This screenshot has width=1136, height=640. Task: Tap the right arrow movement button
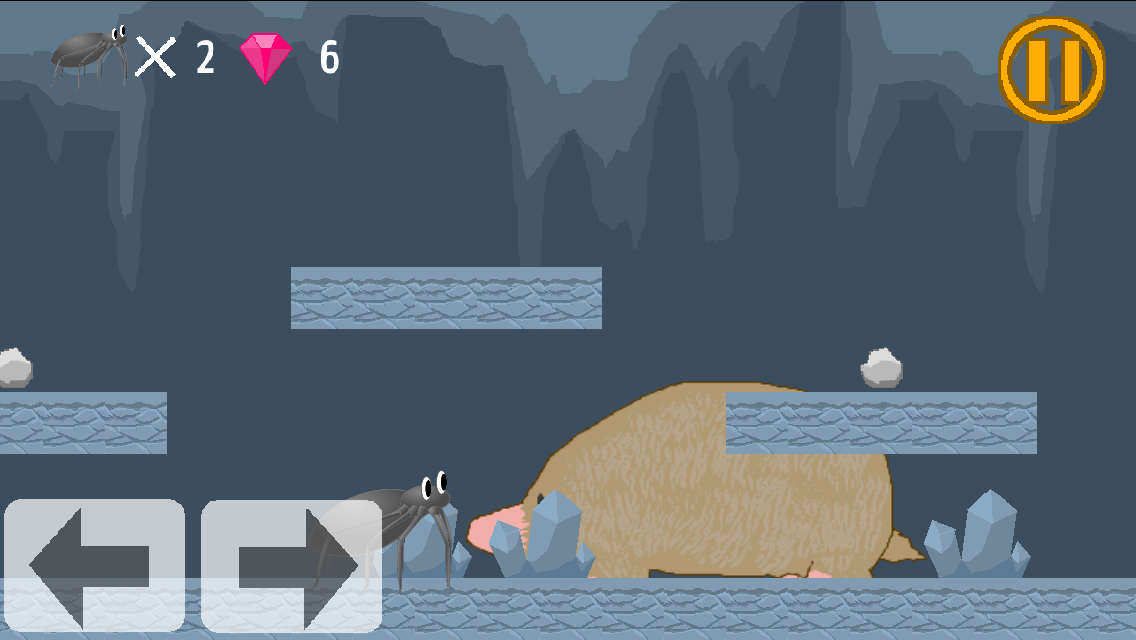point(291,566)
